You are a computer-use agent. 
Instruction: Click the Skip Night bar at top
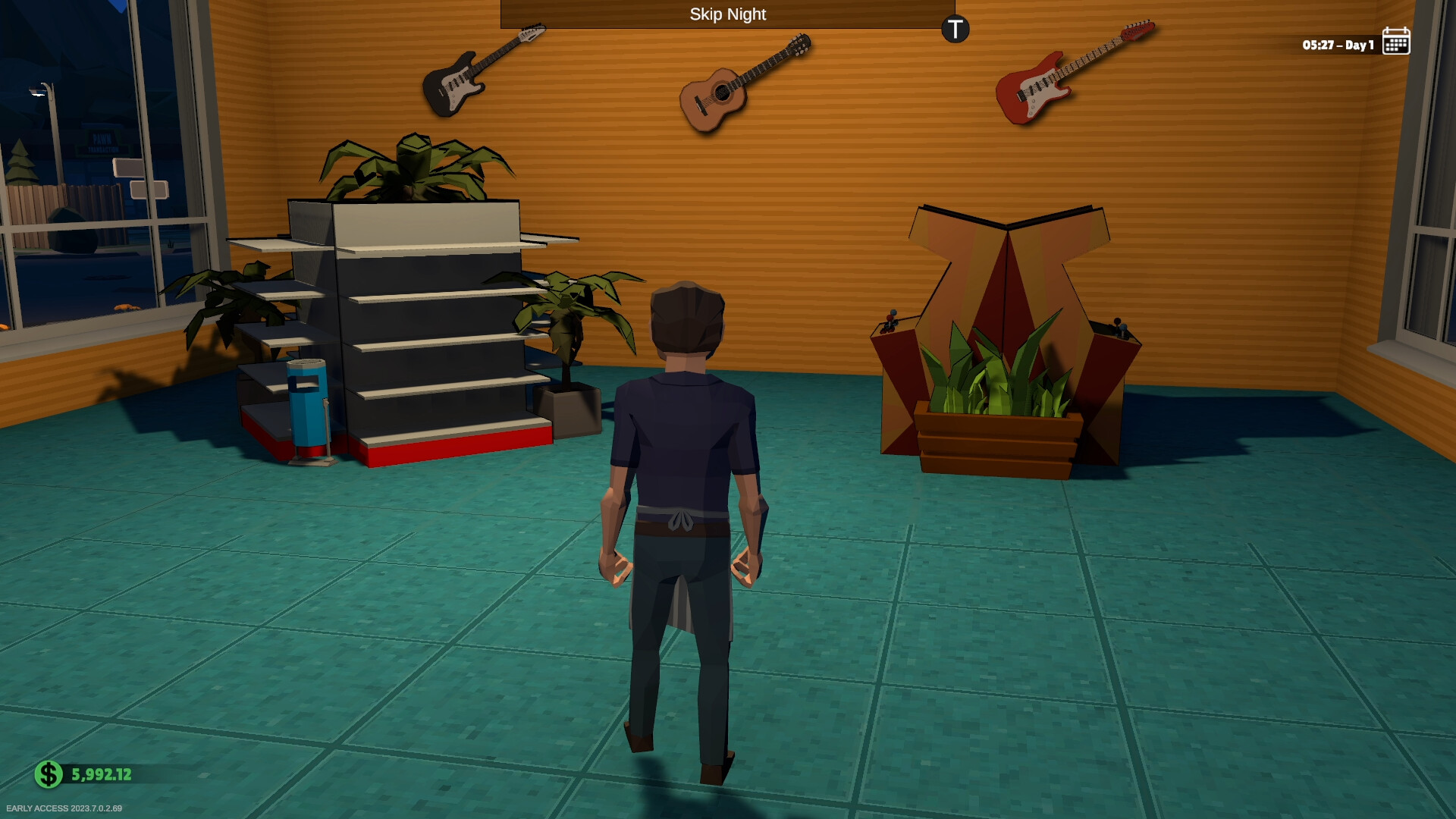[727, 14]
